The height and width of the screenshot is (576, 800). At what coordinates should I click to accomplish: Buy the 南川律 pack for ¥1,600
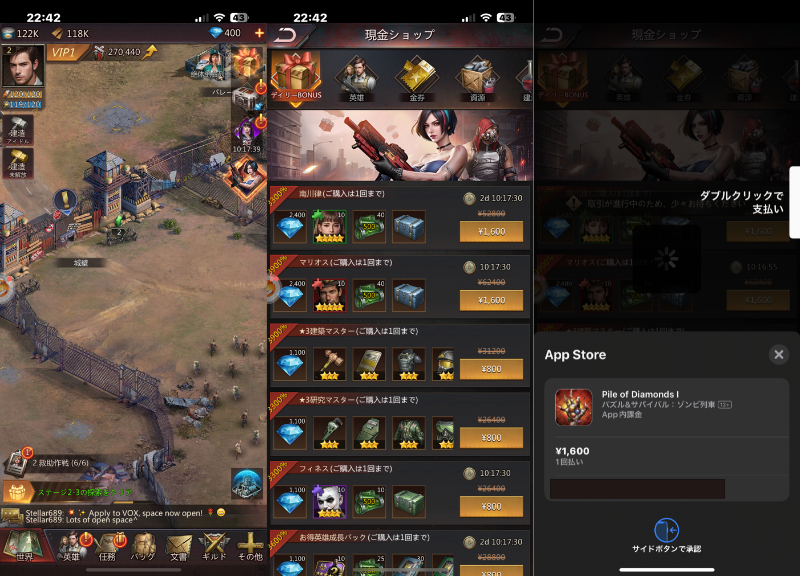click(491, 231)
